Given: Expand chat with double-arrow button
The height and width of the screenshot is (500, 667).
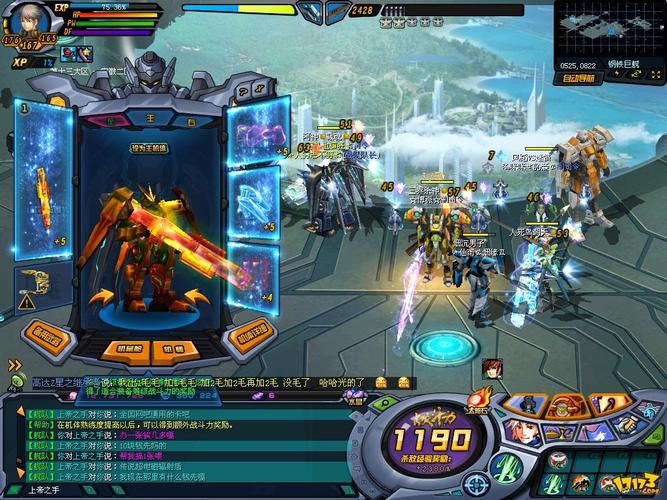Looking at the screenshot, I should pos(14,366).
